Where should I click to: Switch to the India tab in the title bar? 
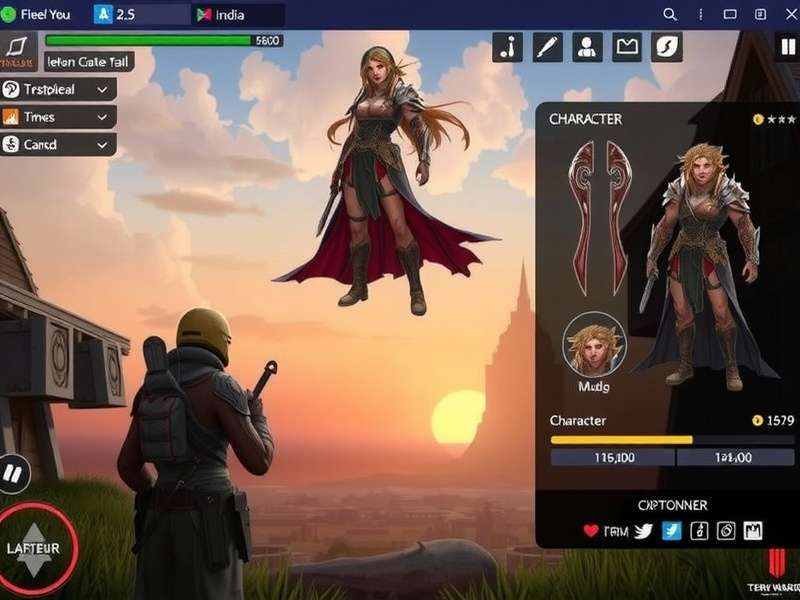pos(238,15)
